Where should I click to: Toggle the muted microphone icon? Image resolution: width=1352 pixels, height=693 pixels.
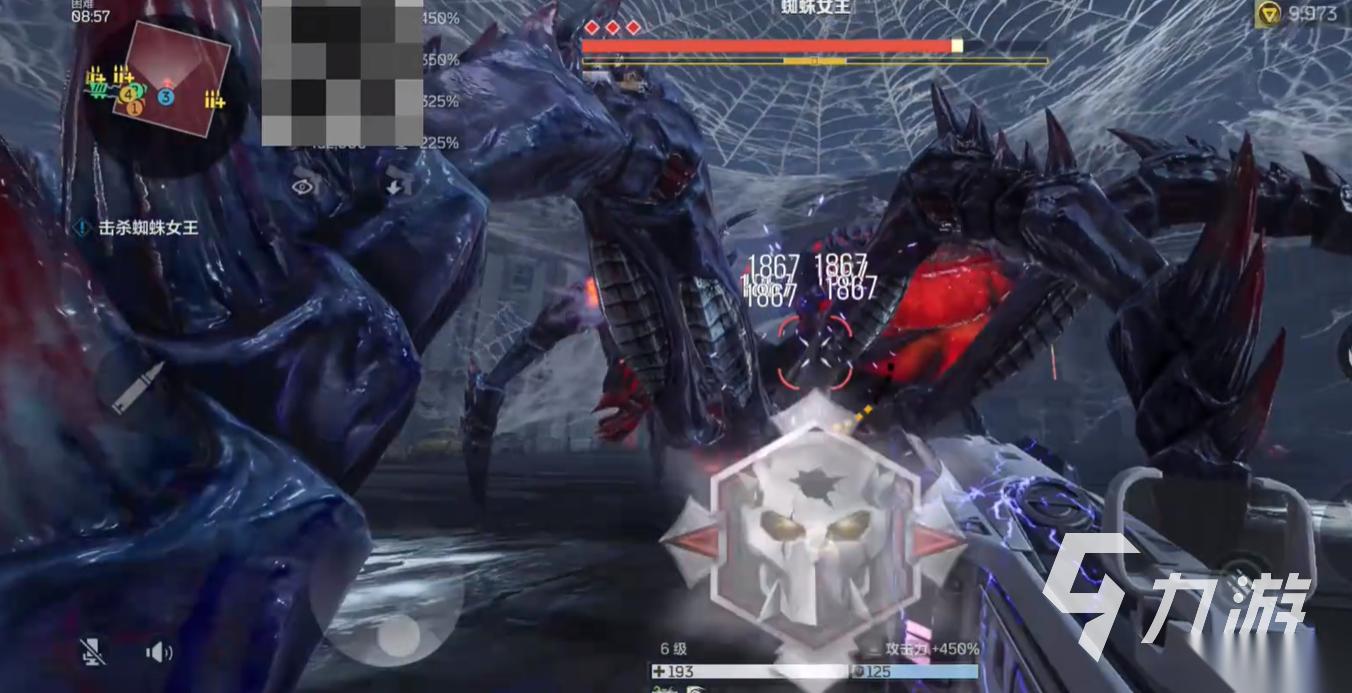point(93,652)
